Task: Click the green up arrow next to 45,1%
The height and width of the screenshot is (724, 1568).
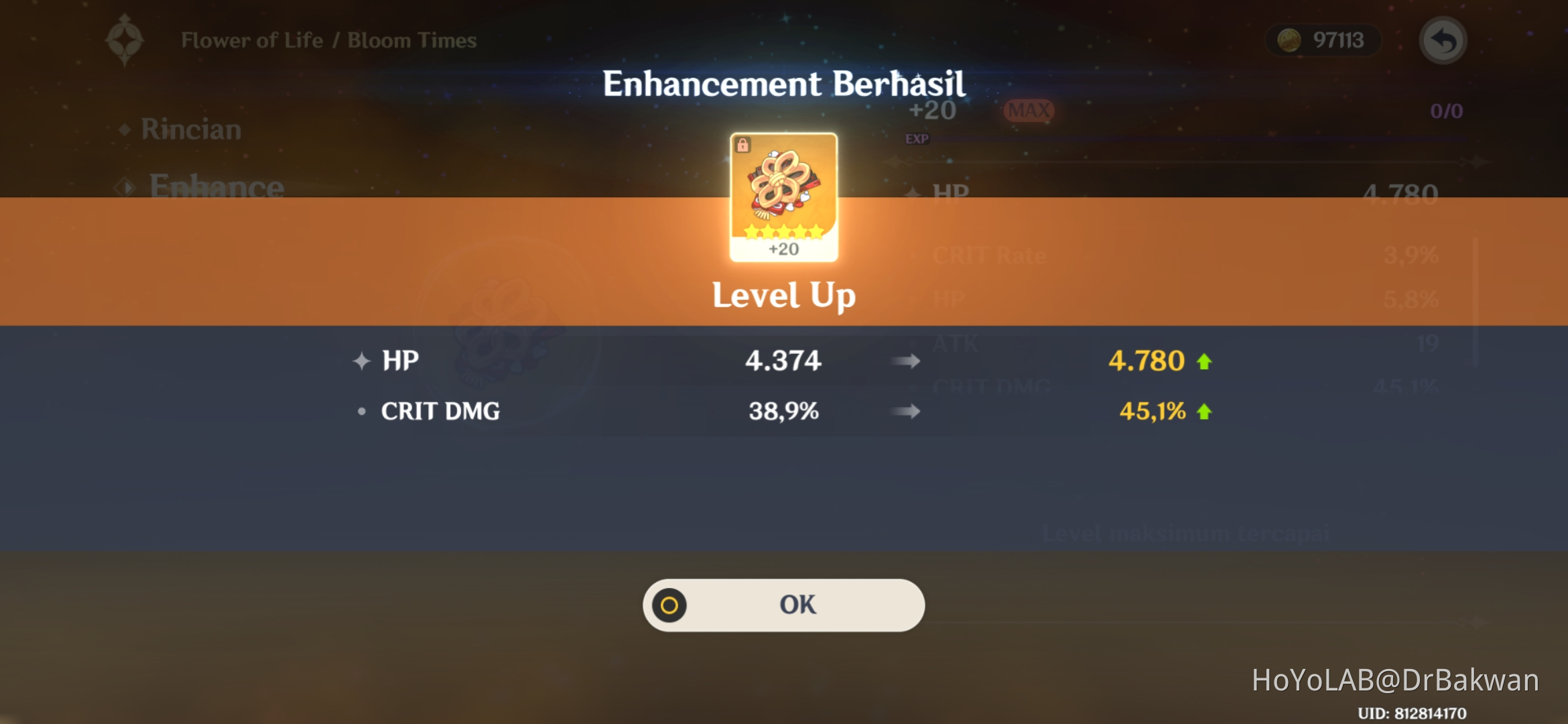Action: [x=1205, y=412]
